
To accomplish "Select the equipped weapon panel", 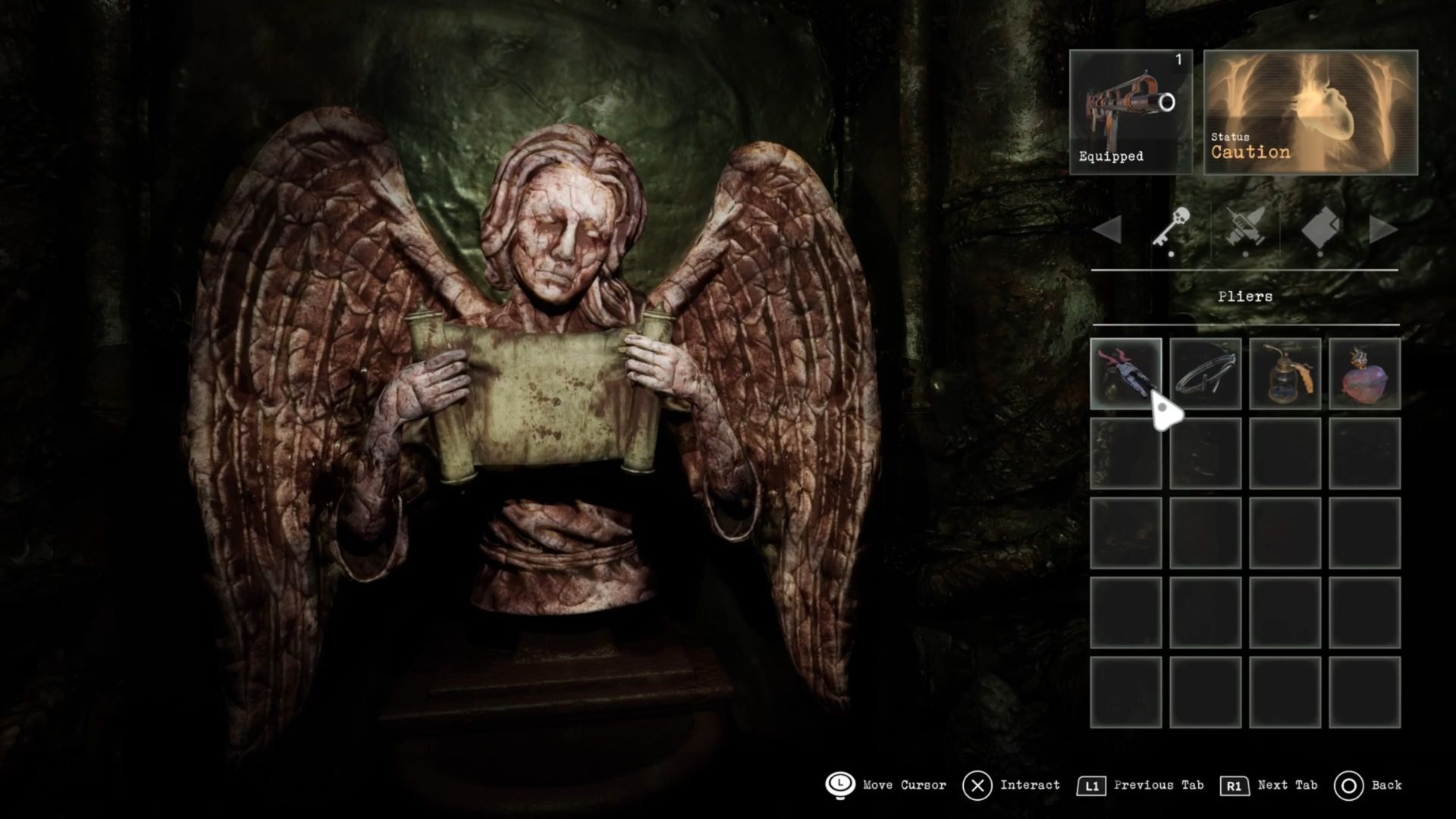I will tap(1131, 112).
